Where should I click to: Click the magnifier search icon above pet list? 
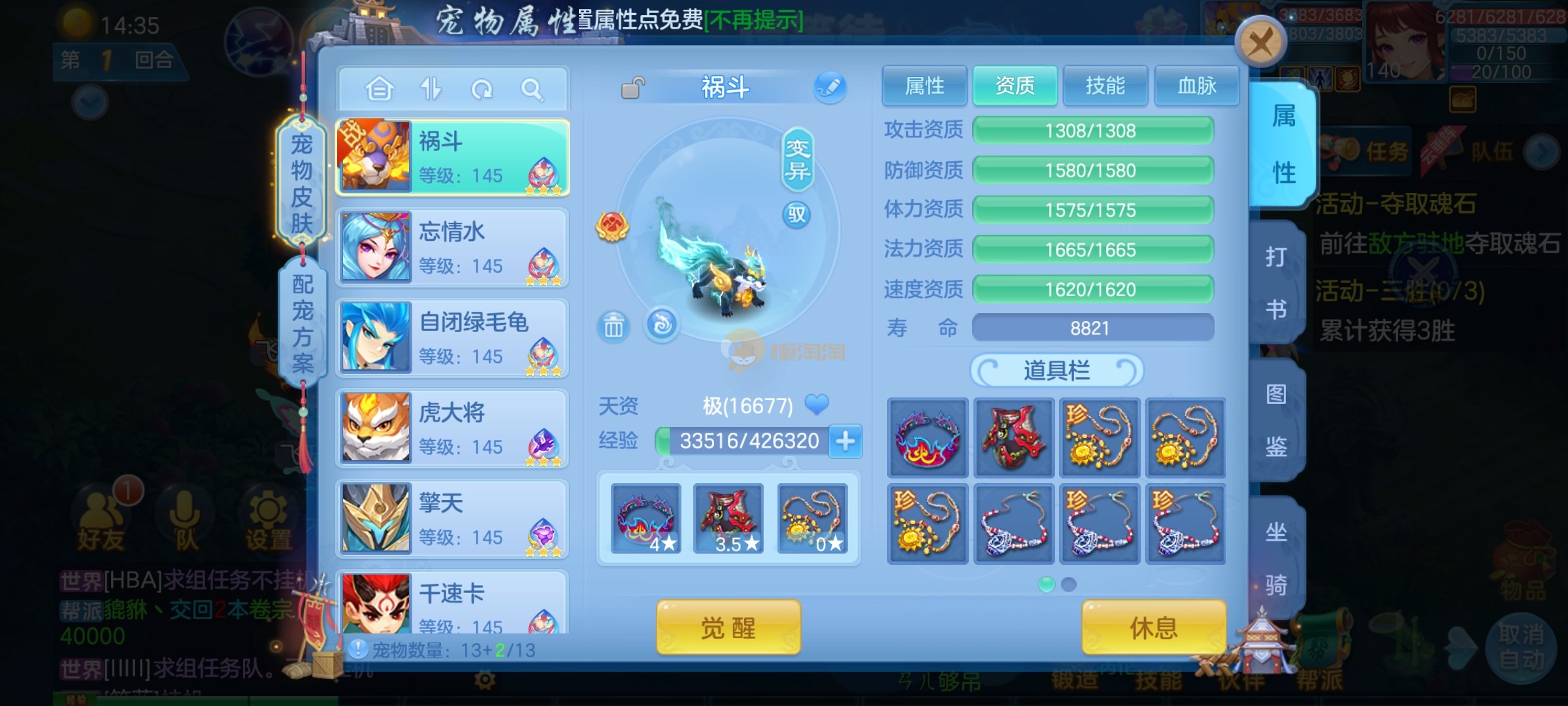tap(532, 89)
